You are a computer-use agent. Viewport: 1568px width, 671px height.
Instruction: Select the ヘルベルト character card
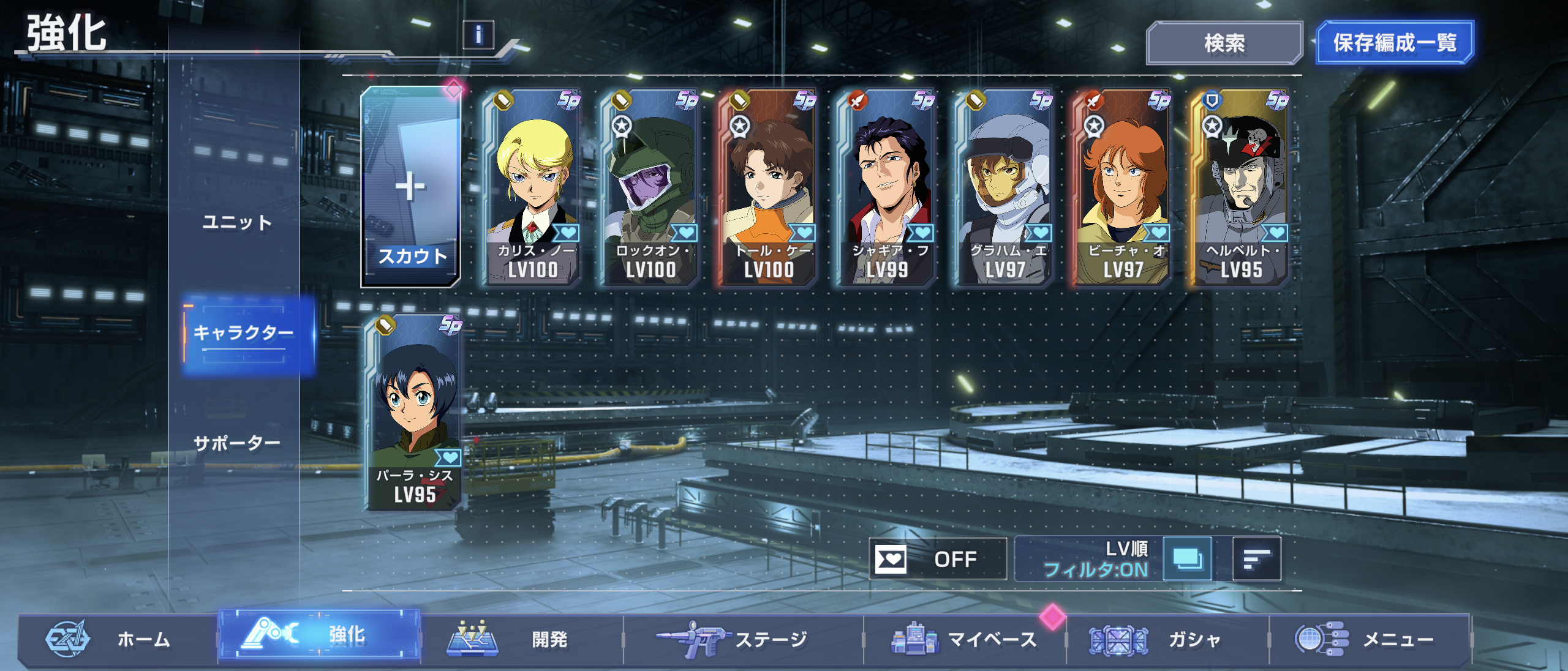[x=1242, y=187]
